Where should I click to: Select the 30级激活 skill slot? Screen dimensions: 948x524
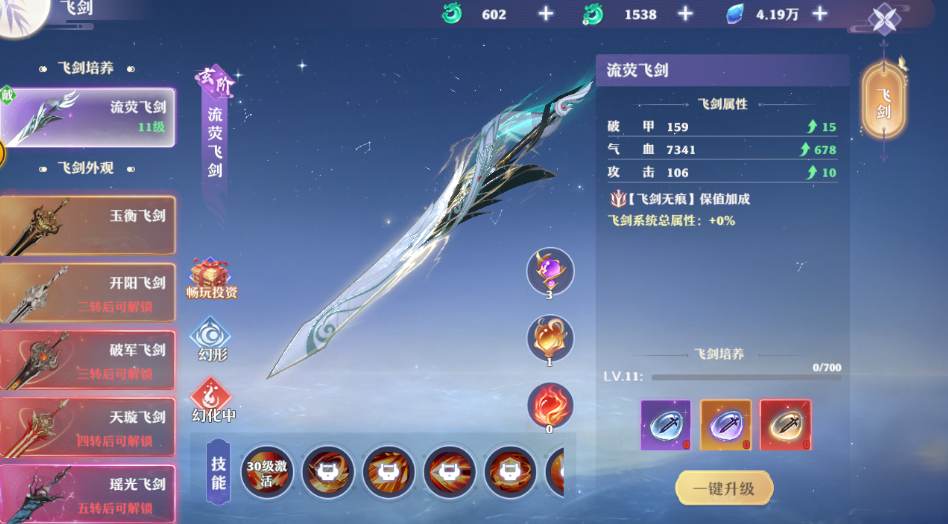point(268,471)
